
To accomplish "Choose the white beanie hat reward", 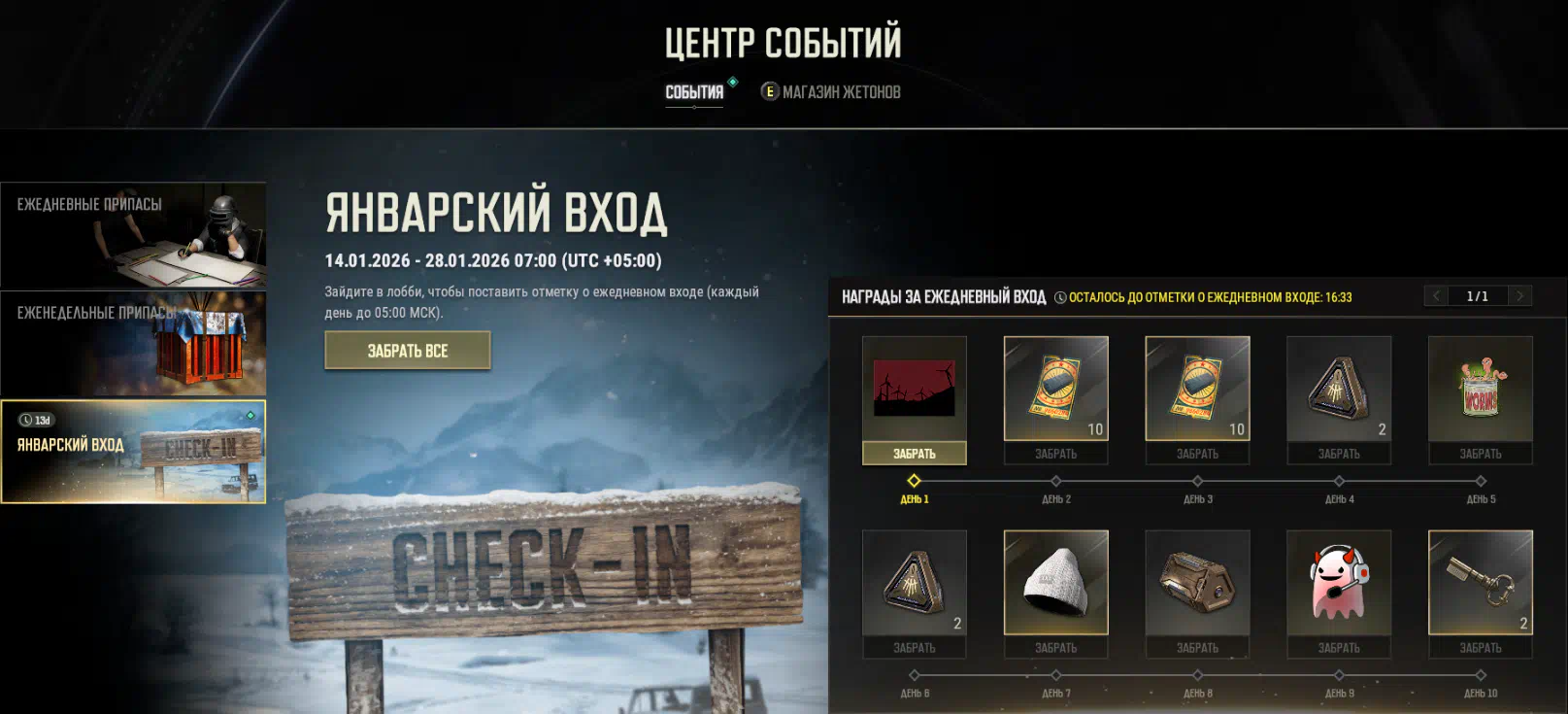I will point(1056,583).
